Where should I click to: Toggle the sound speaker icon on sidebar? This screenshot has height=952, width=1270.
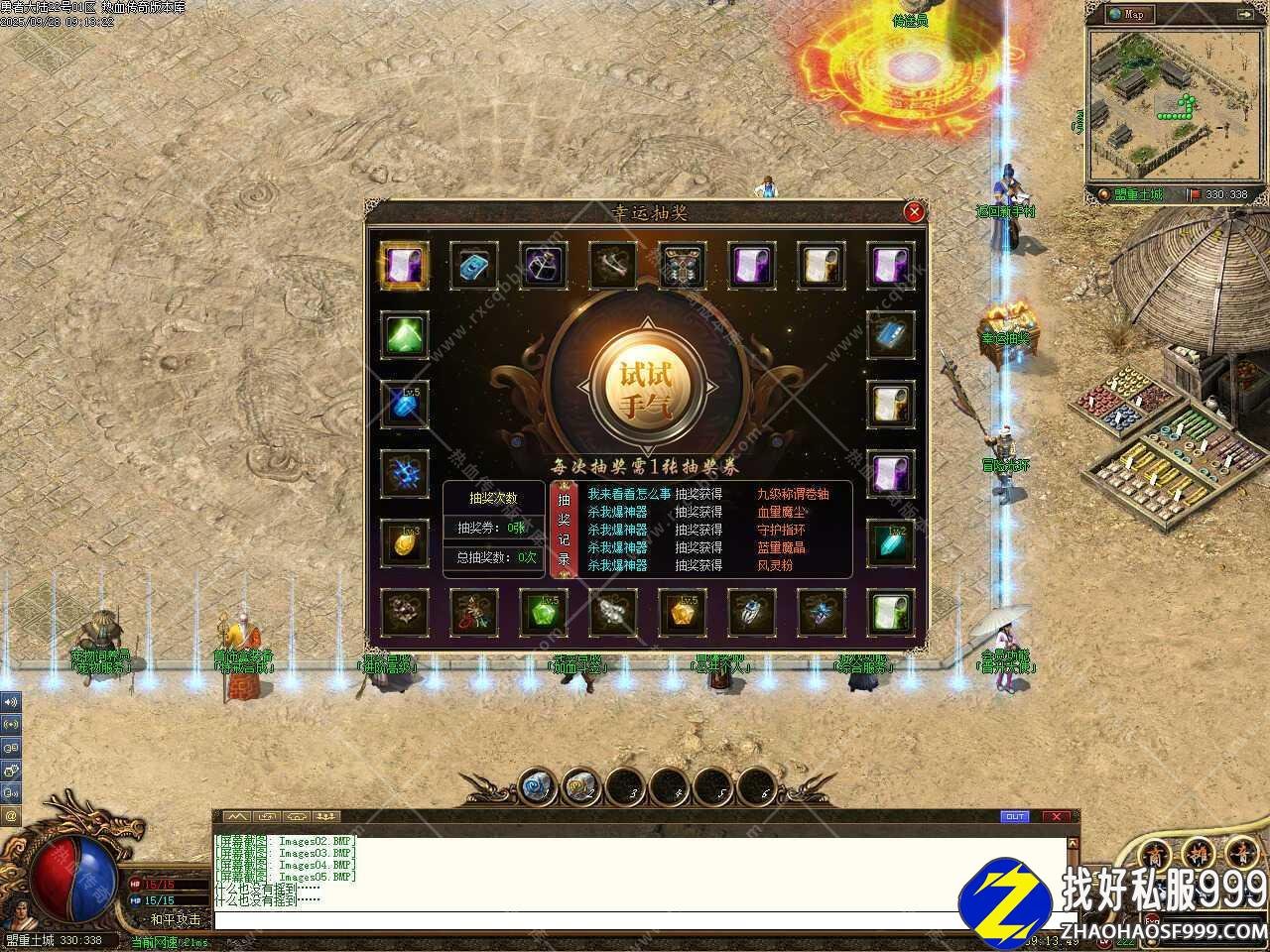pos(11,702)
